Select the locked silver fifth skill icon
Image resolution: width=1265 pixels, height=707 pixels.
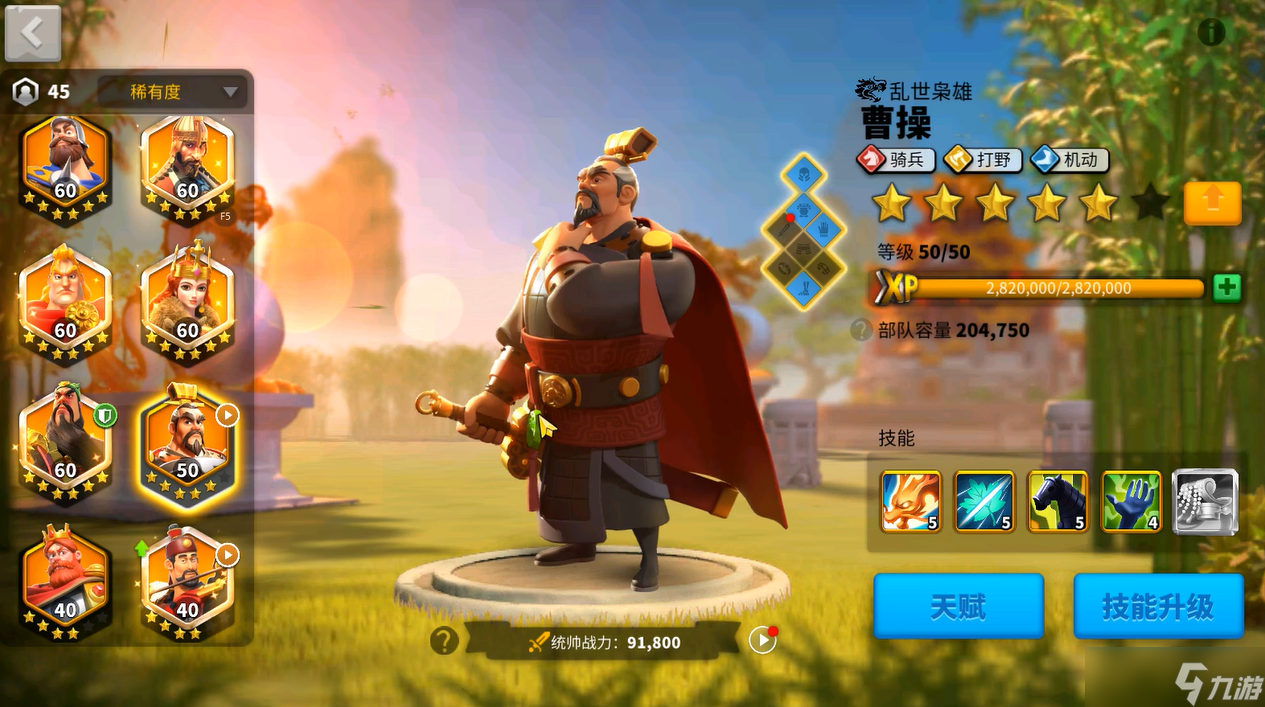(1205, 501)
